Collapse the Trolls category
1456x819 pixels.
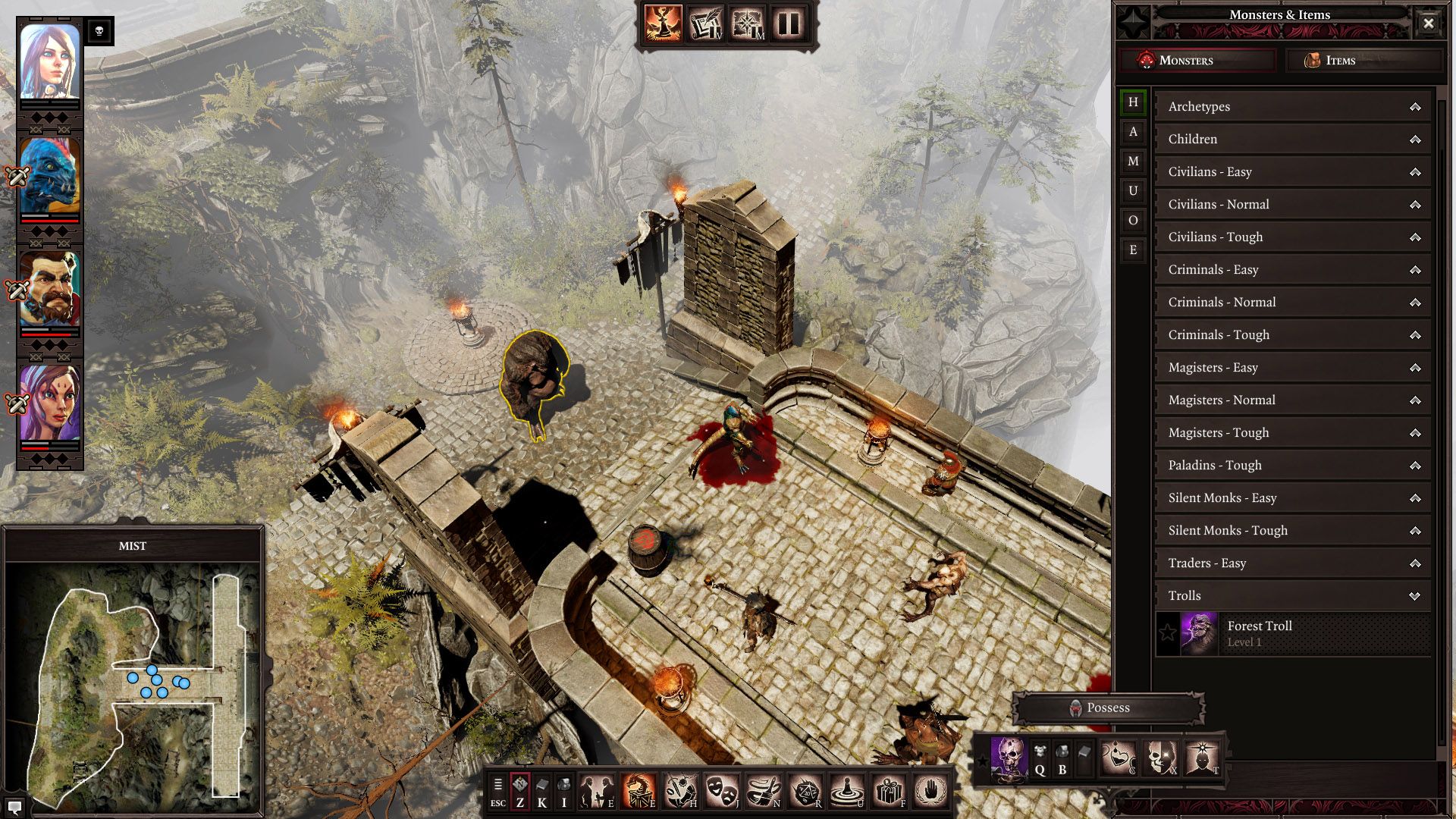[1292, 596]
